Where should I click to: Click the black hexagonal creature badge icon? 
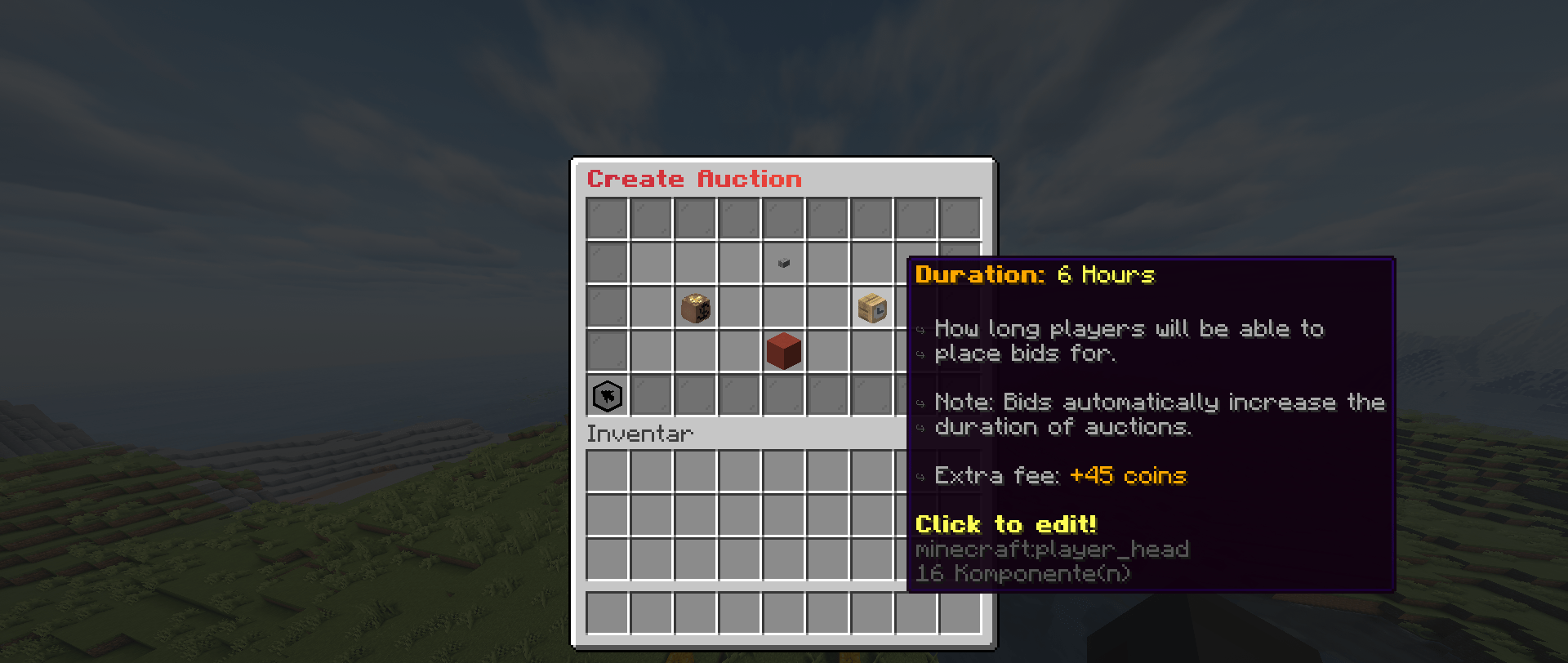[x=607, y=395]
